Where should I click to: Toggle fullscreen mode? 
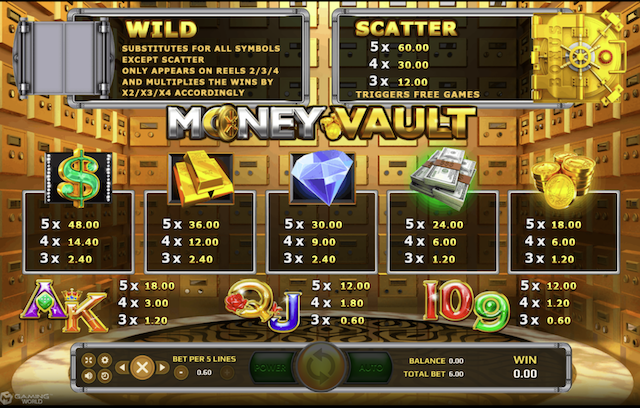91,359
